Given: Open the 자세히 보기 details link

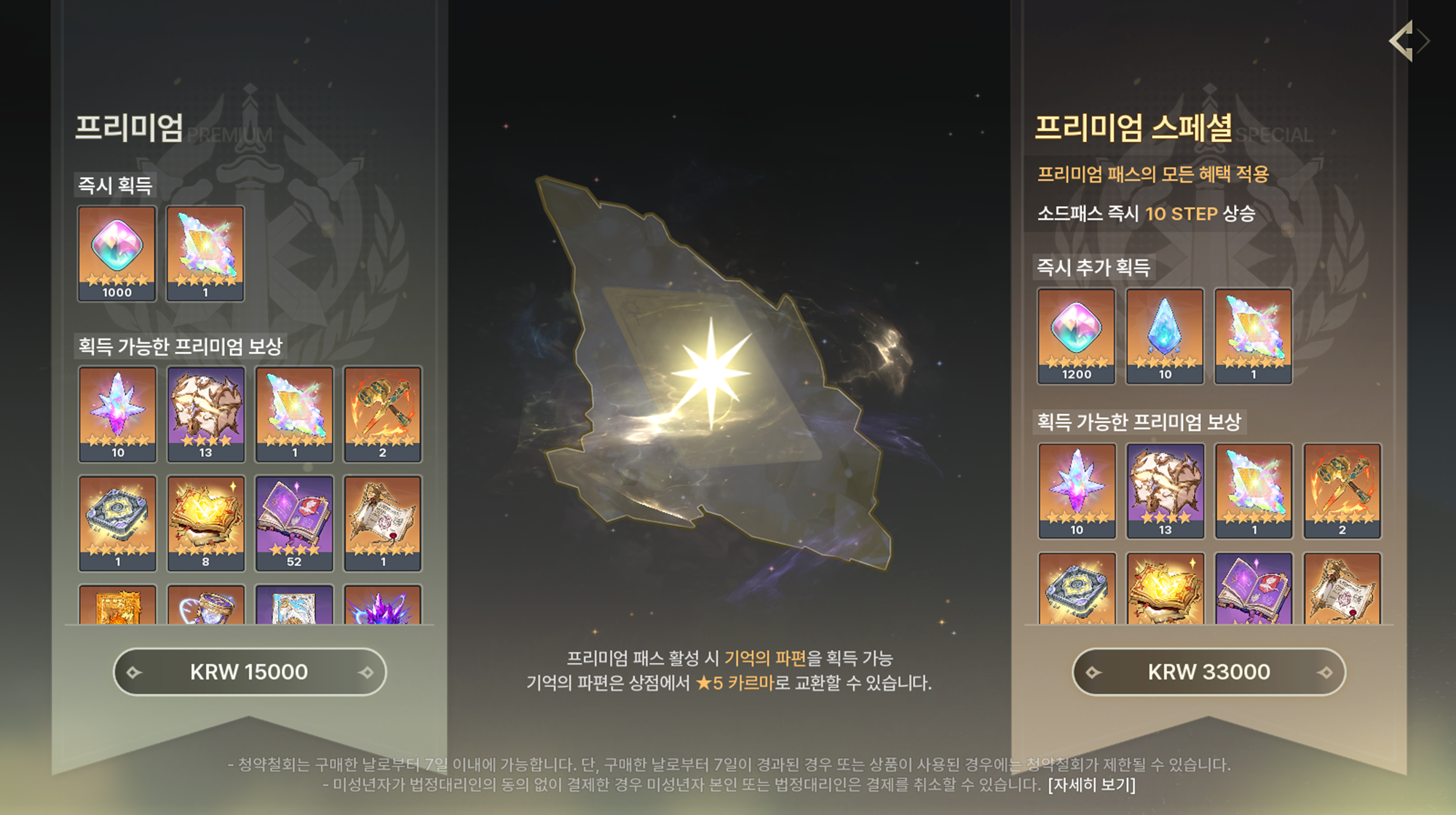Looking at the screenshot, I should point(1091,784).
